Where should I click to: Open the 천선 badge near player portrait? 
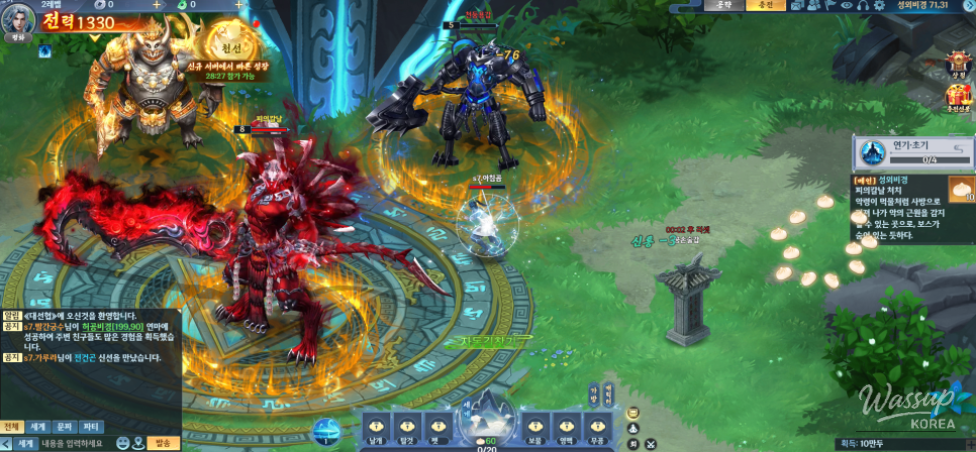[x=229, y=44]
